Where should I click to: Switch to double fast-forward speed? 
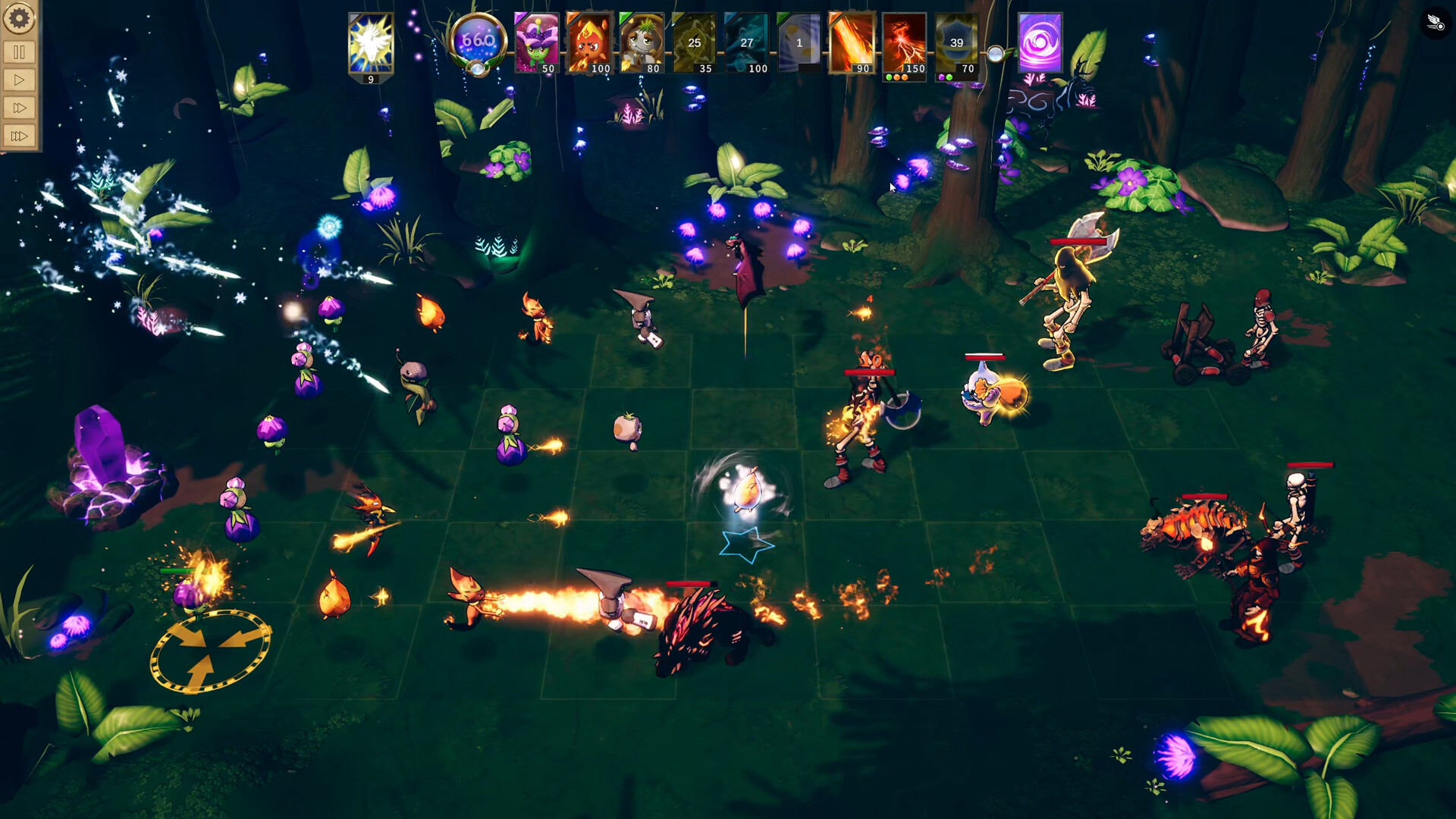click(x=19, y=108)
